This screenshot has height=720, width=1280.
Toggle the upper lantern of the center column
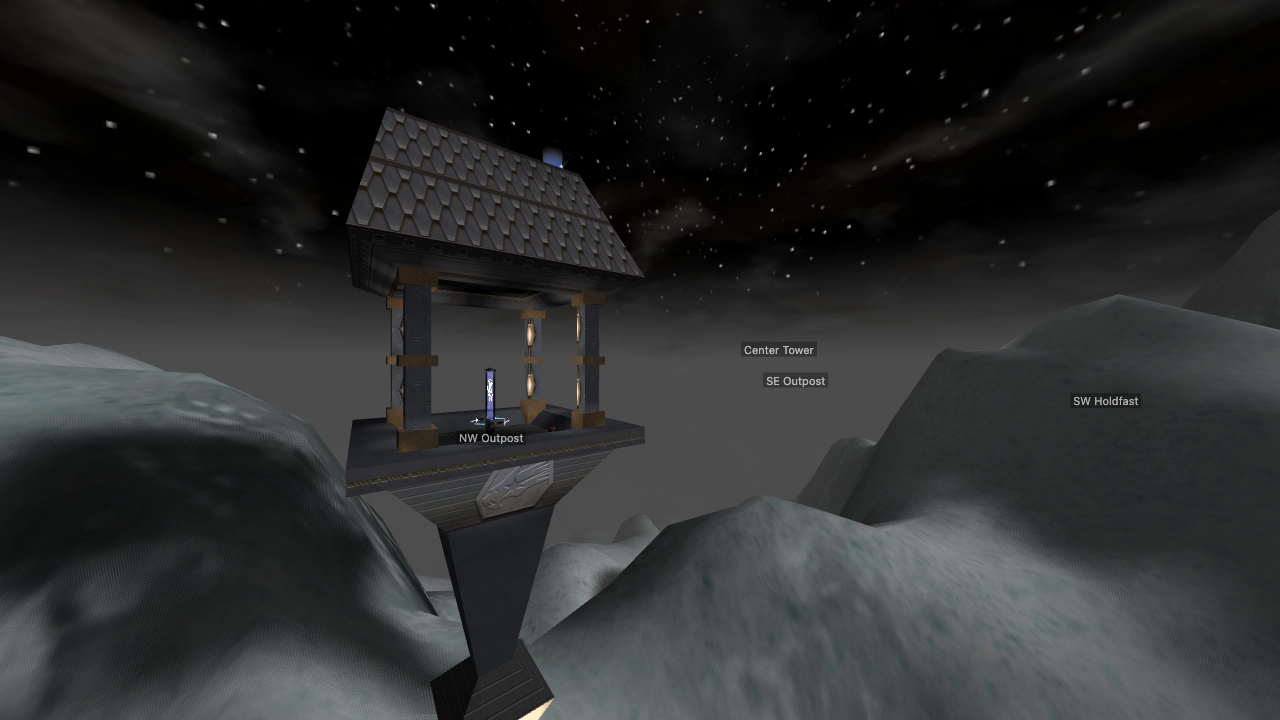click(530, 333)
